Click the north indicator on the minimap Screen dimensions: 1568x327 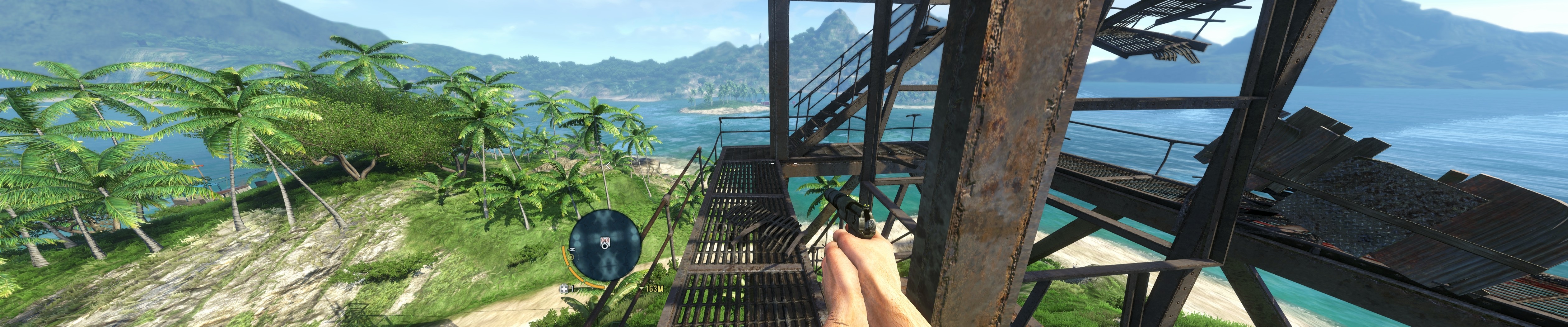coord(573,249)
